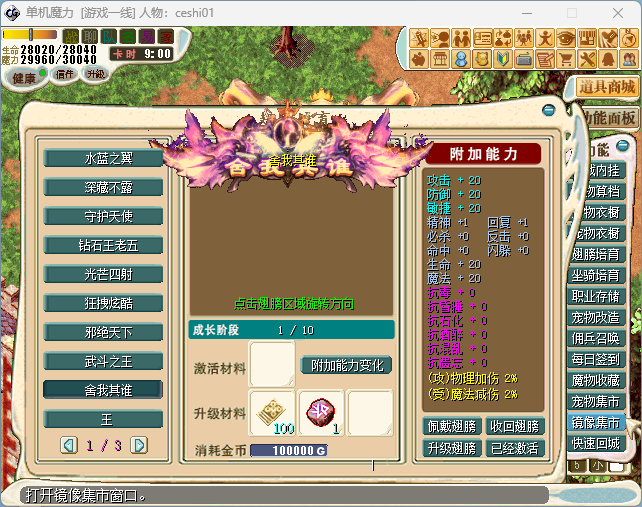Choose 深藏不露 from the wing list
642x507 pixels.
(107, 187)
